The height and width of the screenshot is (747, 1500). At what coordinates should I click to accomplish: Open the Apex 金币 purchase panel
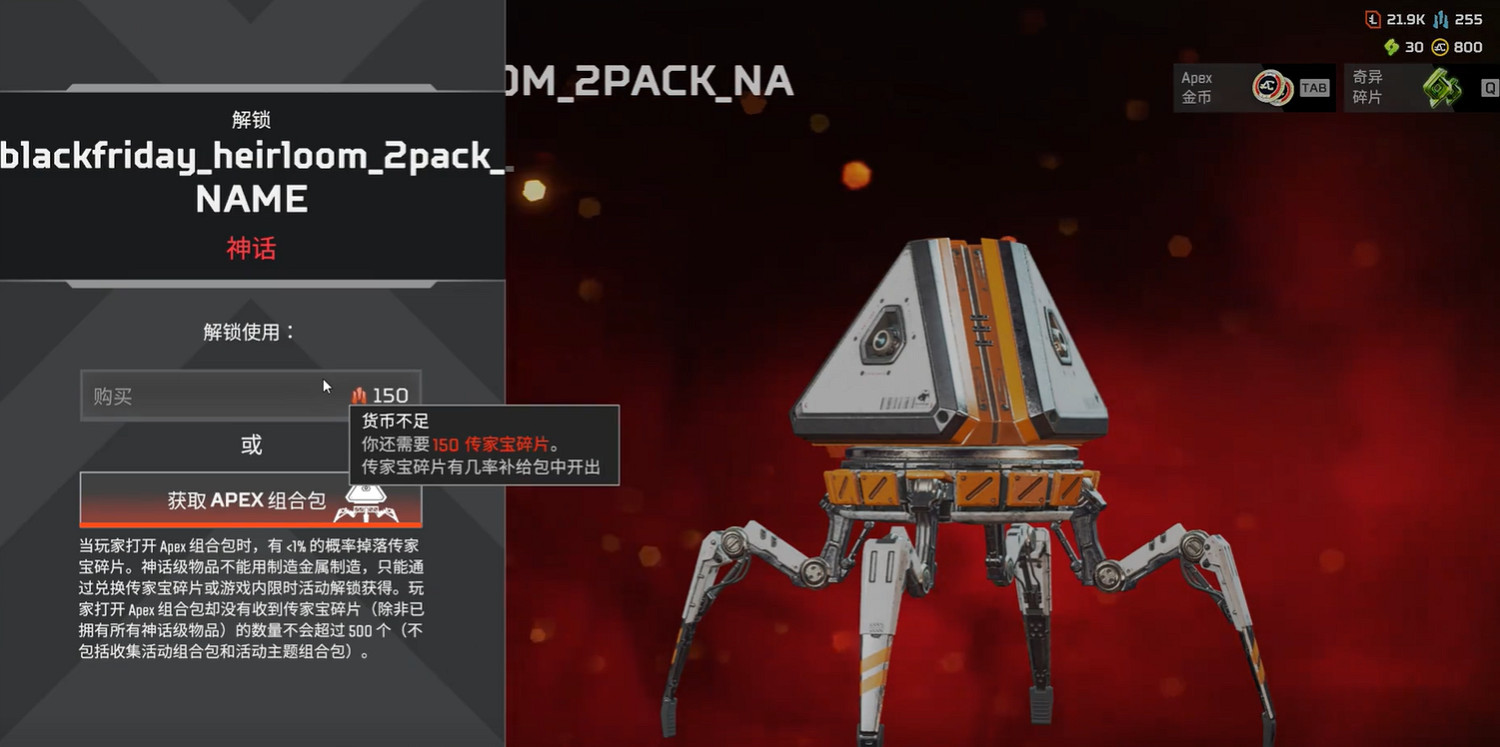point(1253,88)
